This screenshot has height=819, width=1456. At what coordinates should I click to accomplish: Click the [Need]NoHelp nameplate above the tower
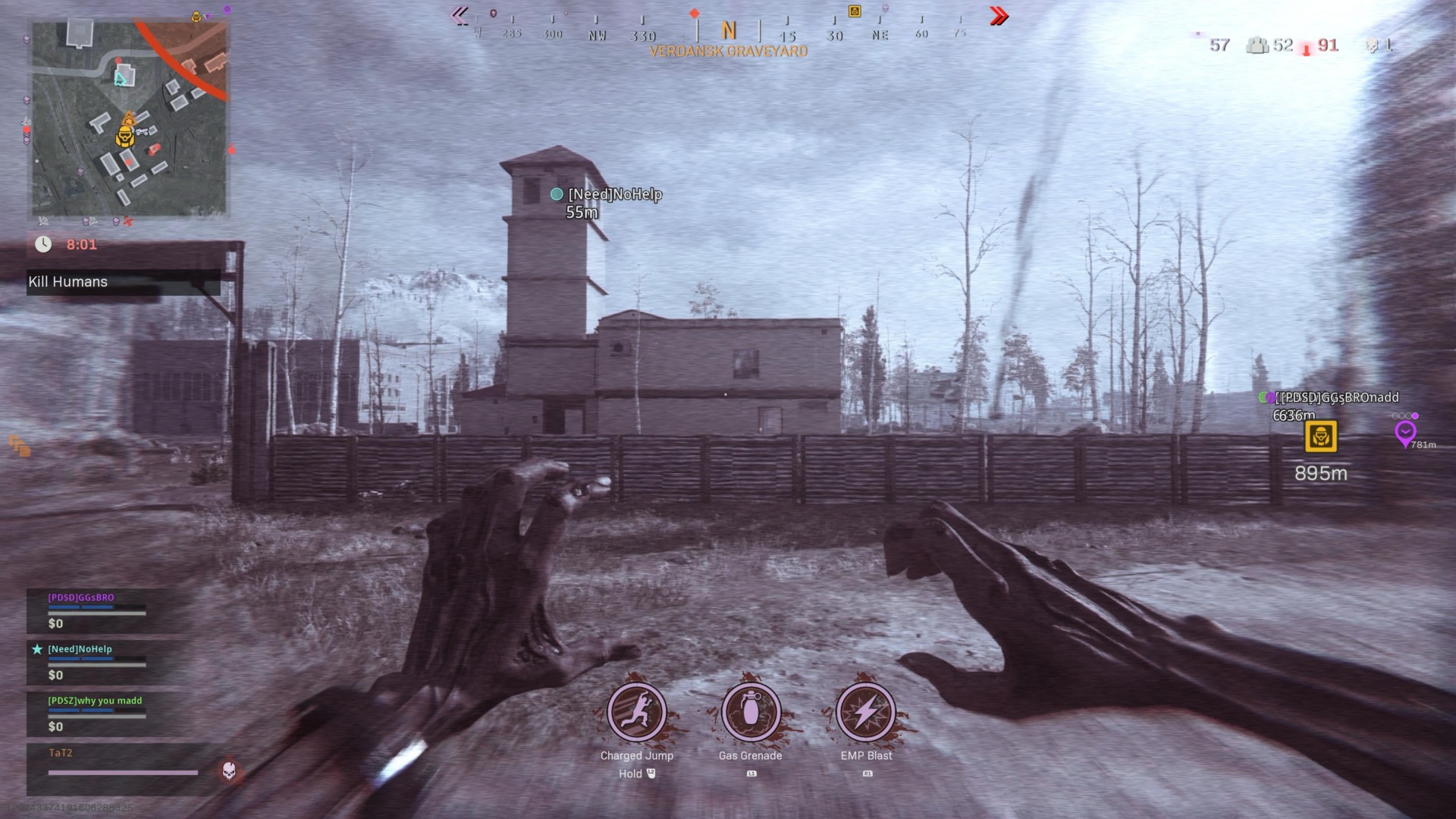pyautogui.click(x=613, y=194)
